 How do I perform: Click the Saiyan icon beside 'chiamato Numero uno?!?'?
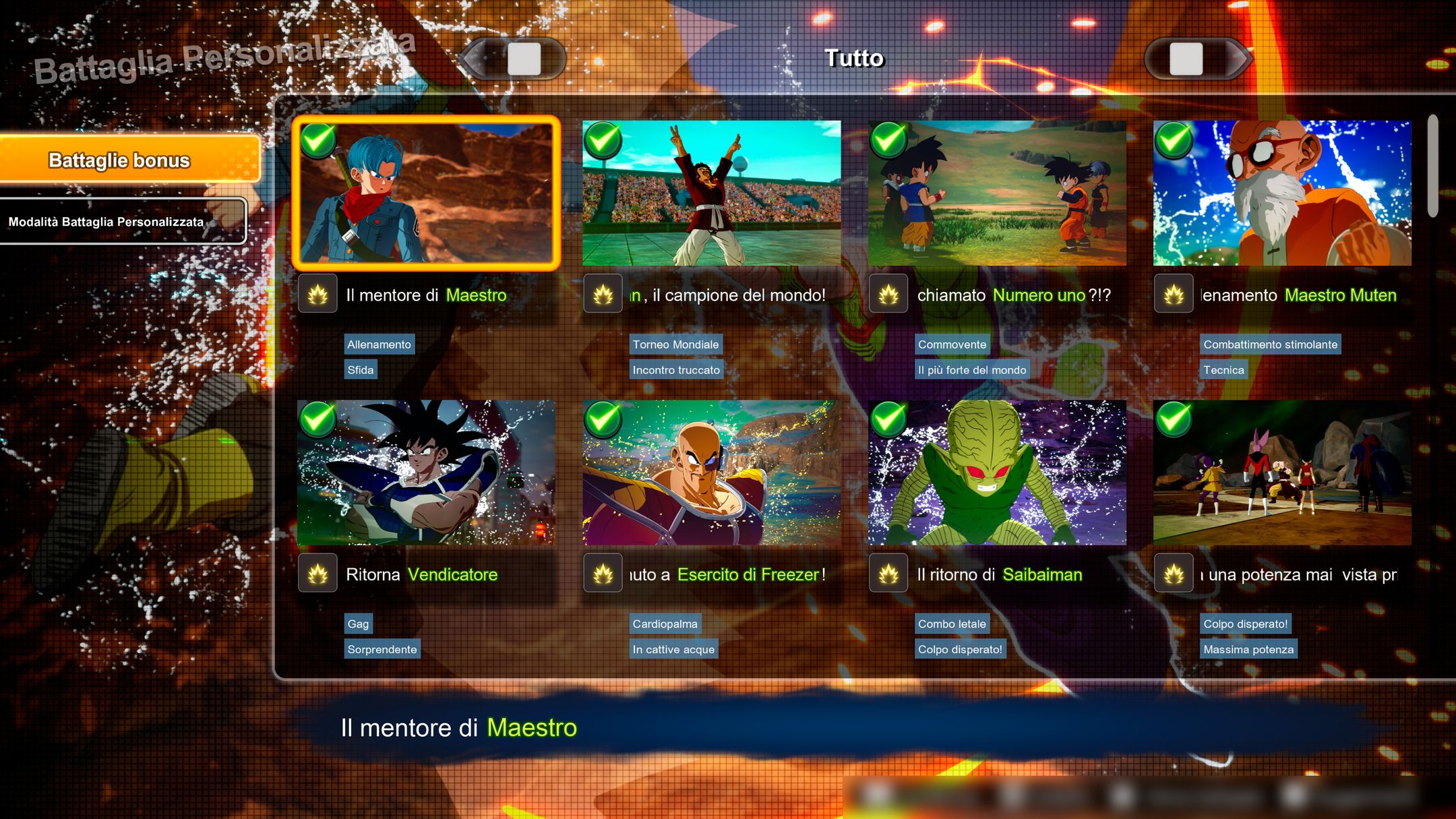(x=888, y=295)
